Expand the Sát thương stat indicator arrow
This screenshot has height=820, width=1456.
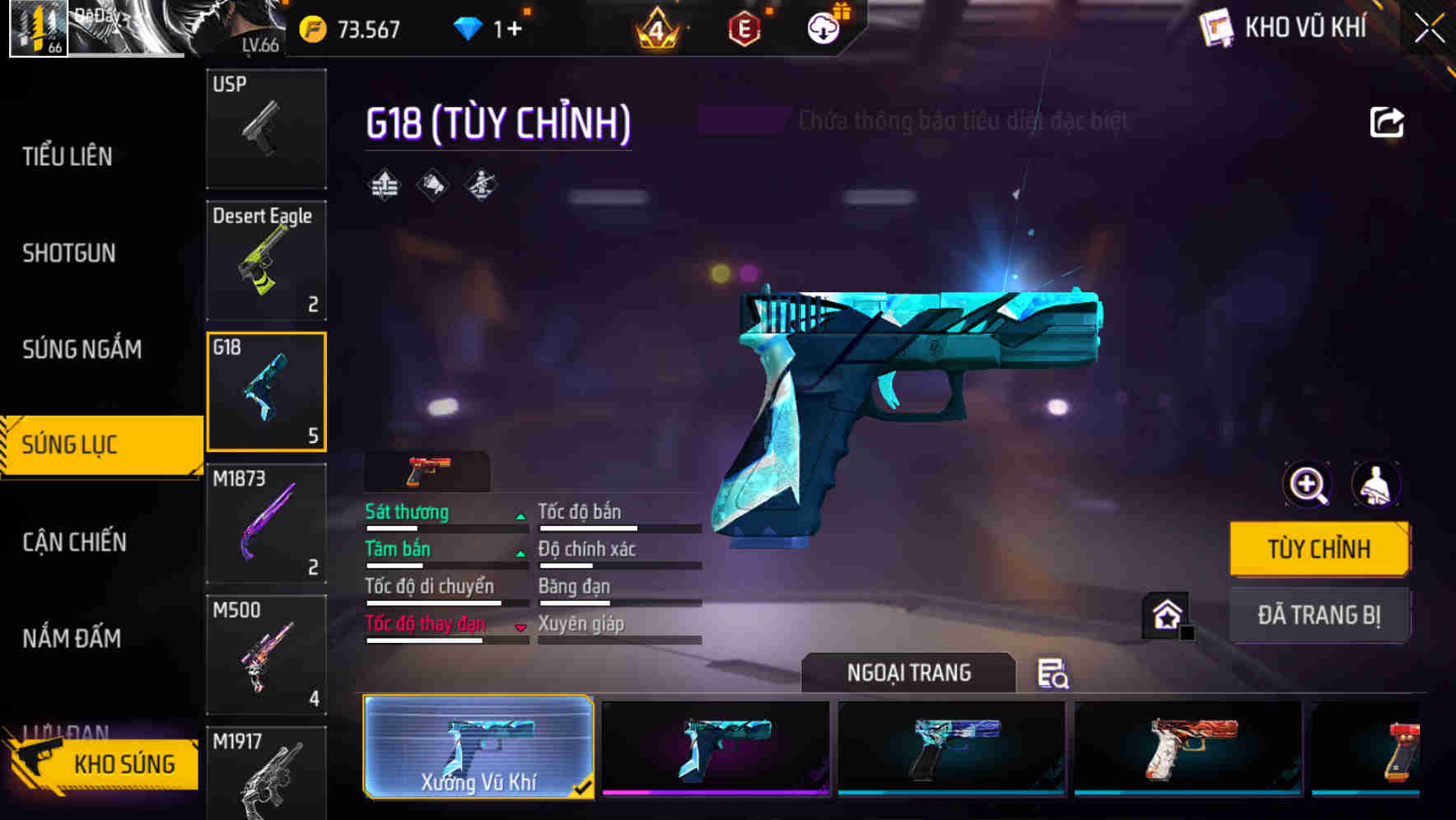(520, 515)
